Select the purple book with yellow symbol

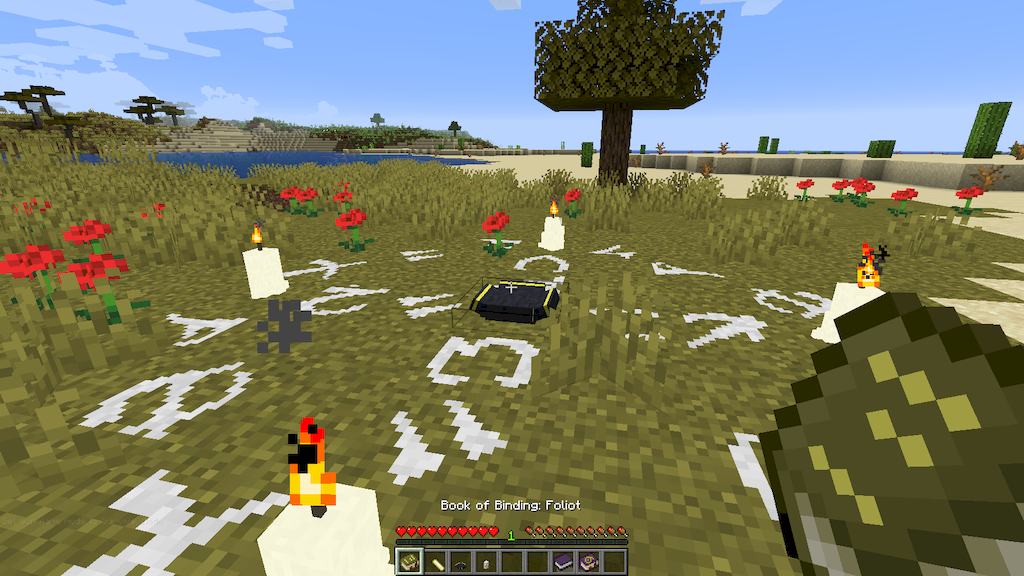[589, 562]
